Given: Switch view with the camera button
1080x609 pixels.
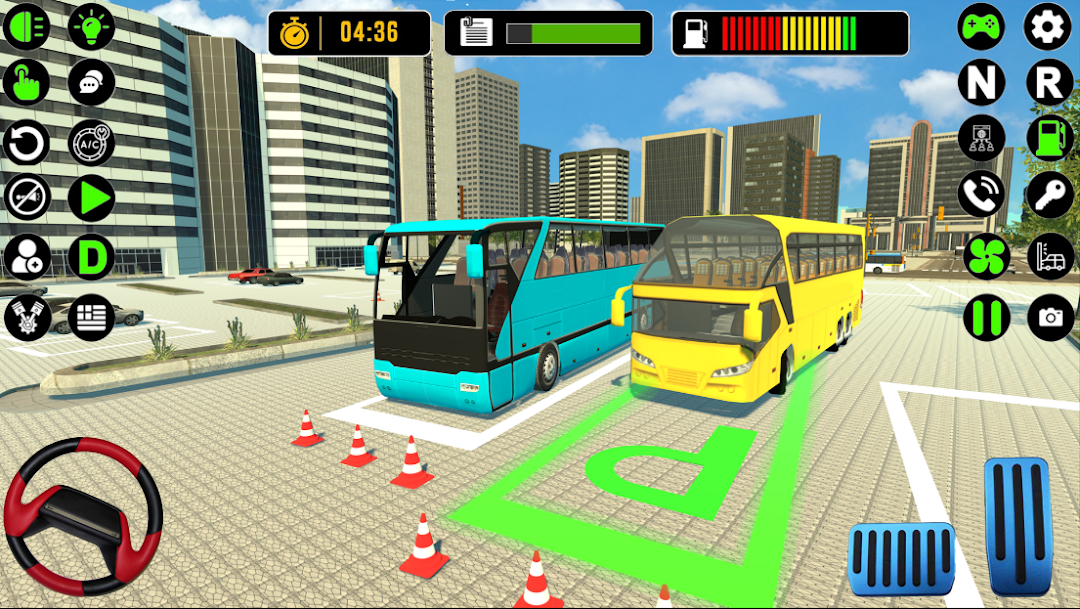Looking at the screenshot, I should [x=1050, y=317].
